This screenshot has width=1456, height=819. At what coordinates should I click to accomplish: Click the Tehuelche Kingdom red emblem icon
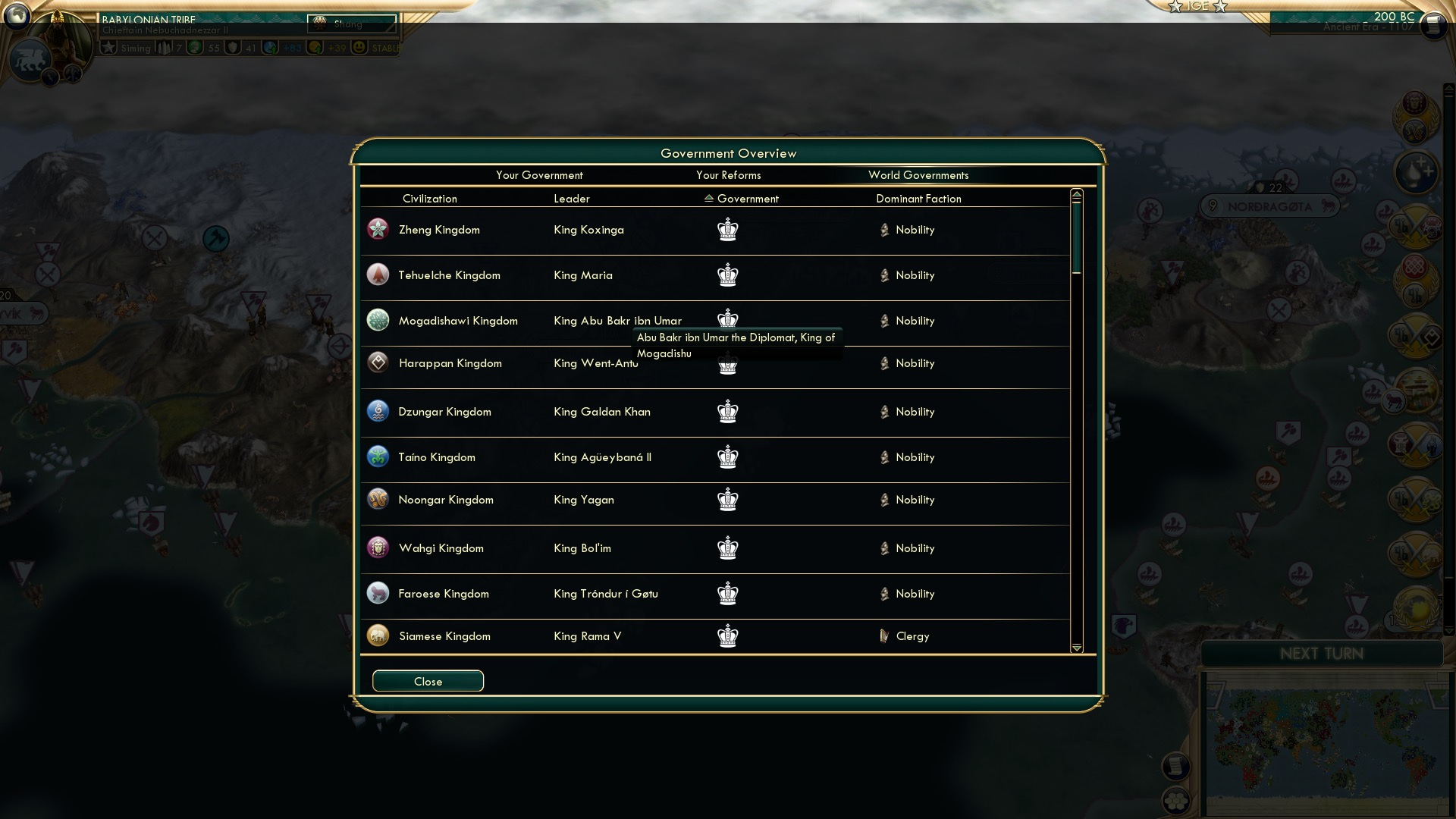(x=378, y=275)
